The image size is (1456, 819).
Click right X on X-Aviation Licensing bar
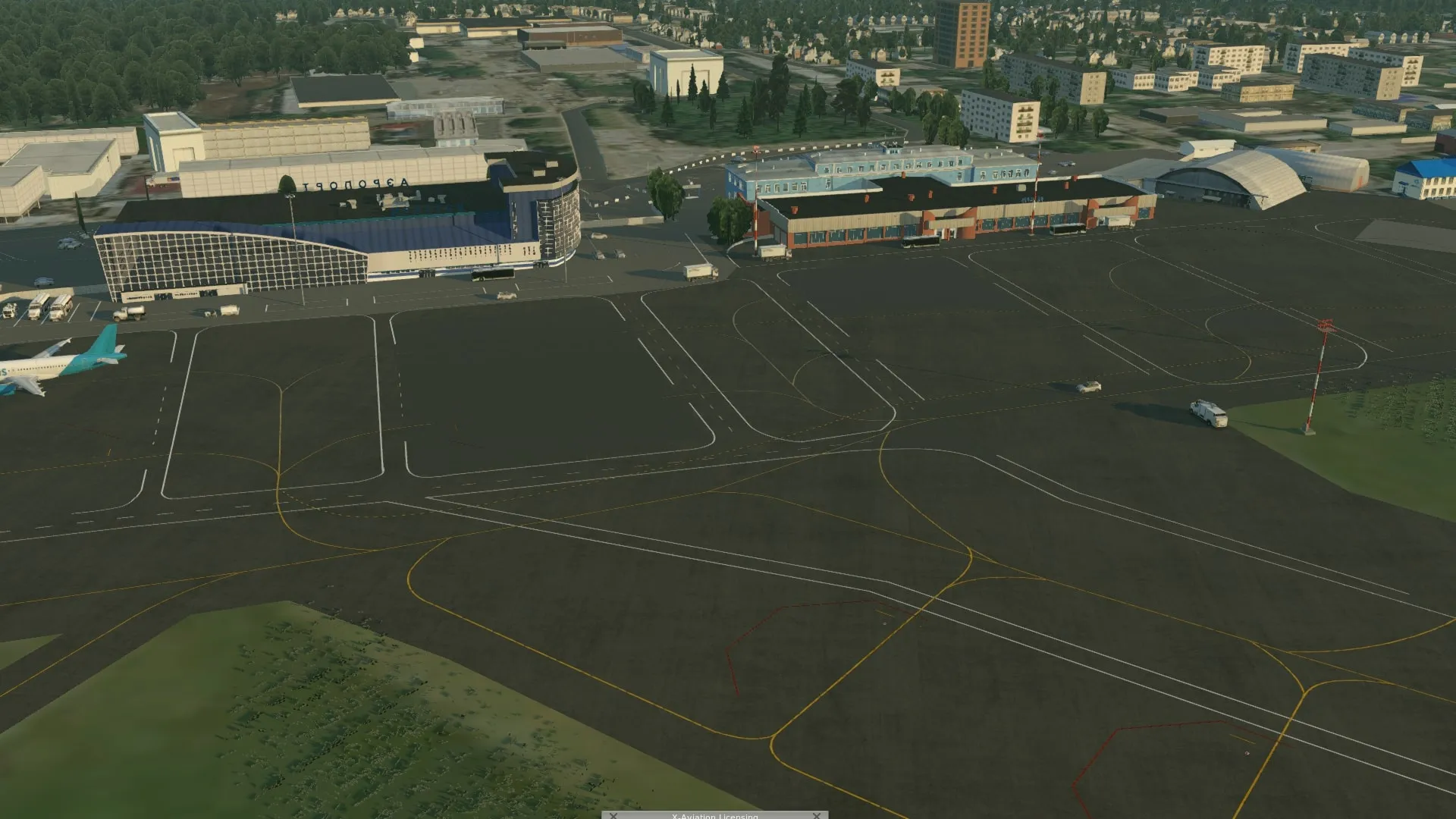pyautogui.click(x=817, y=816)
